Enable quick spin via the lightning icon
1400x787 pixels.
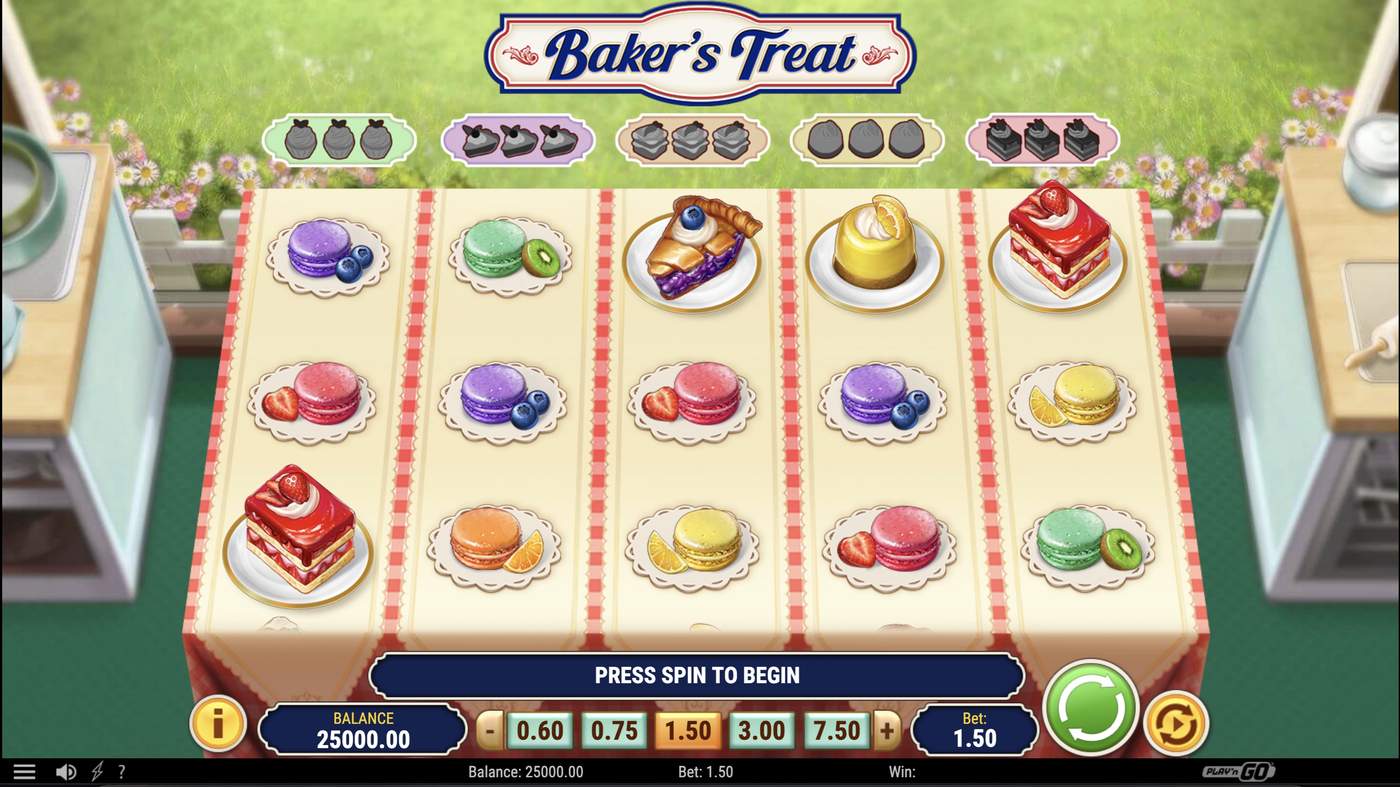click(x=95, y=770)
